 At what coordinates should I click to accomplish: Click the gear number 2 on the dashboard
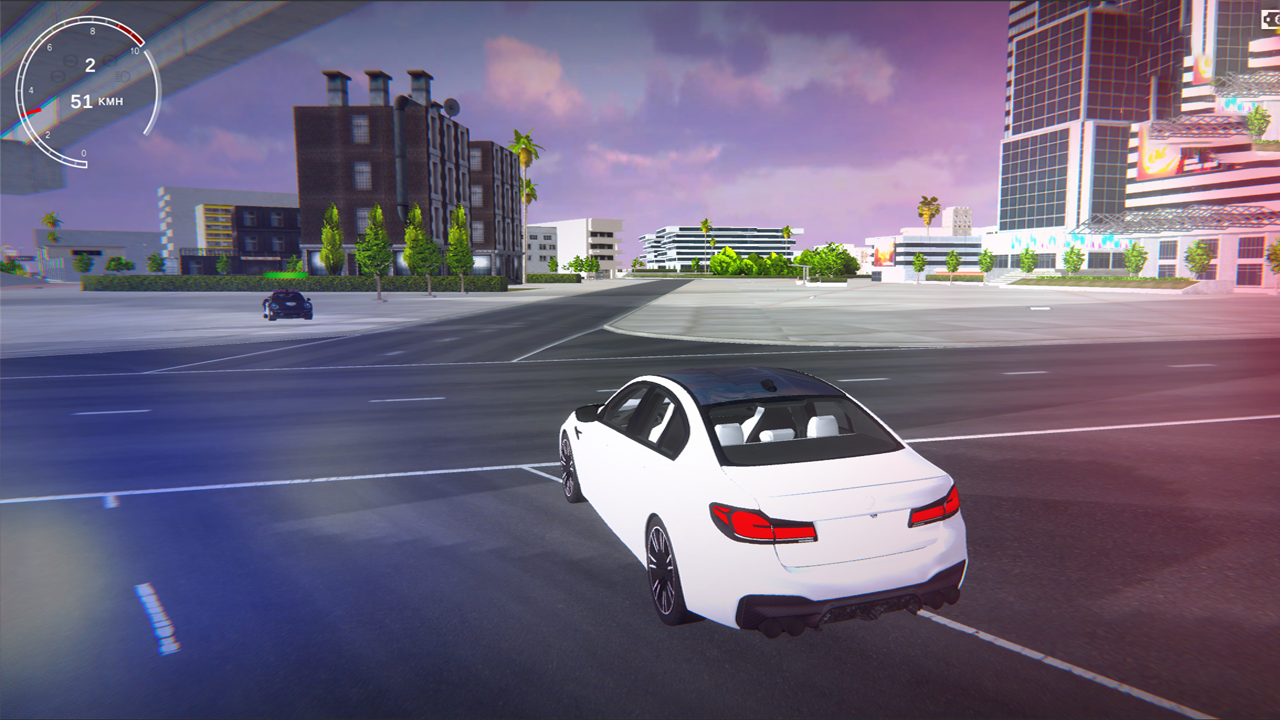90,64
